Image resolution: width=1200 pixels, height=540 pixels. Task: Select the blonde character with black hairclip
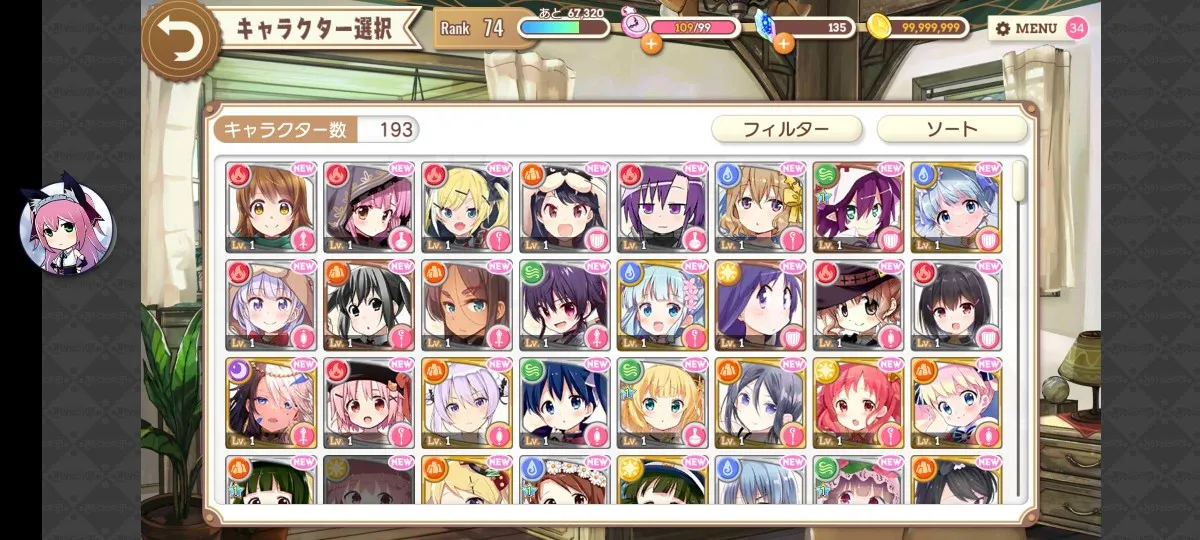pyautogui.click(x=466, y=207)
